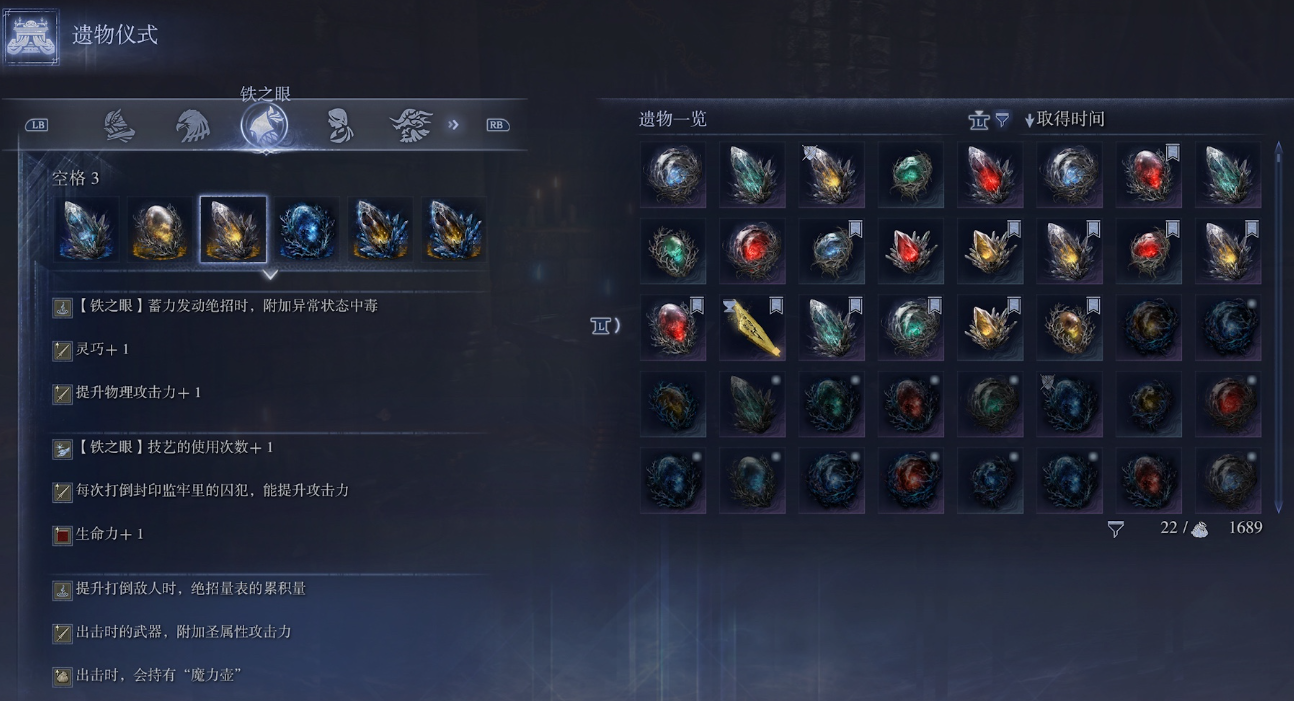Switch to the helmeted knight character tab

[120, 126]
